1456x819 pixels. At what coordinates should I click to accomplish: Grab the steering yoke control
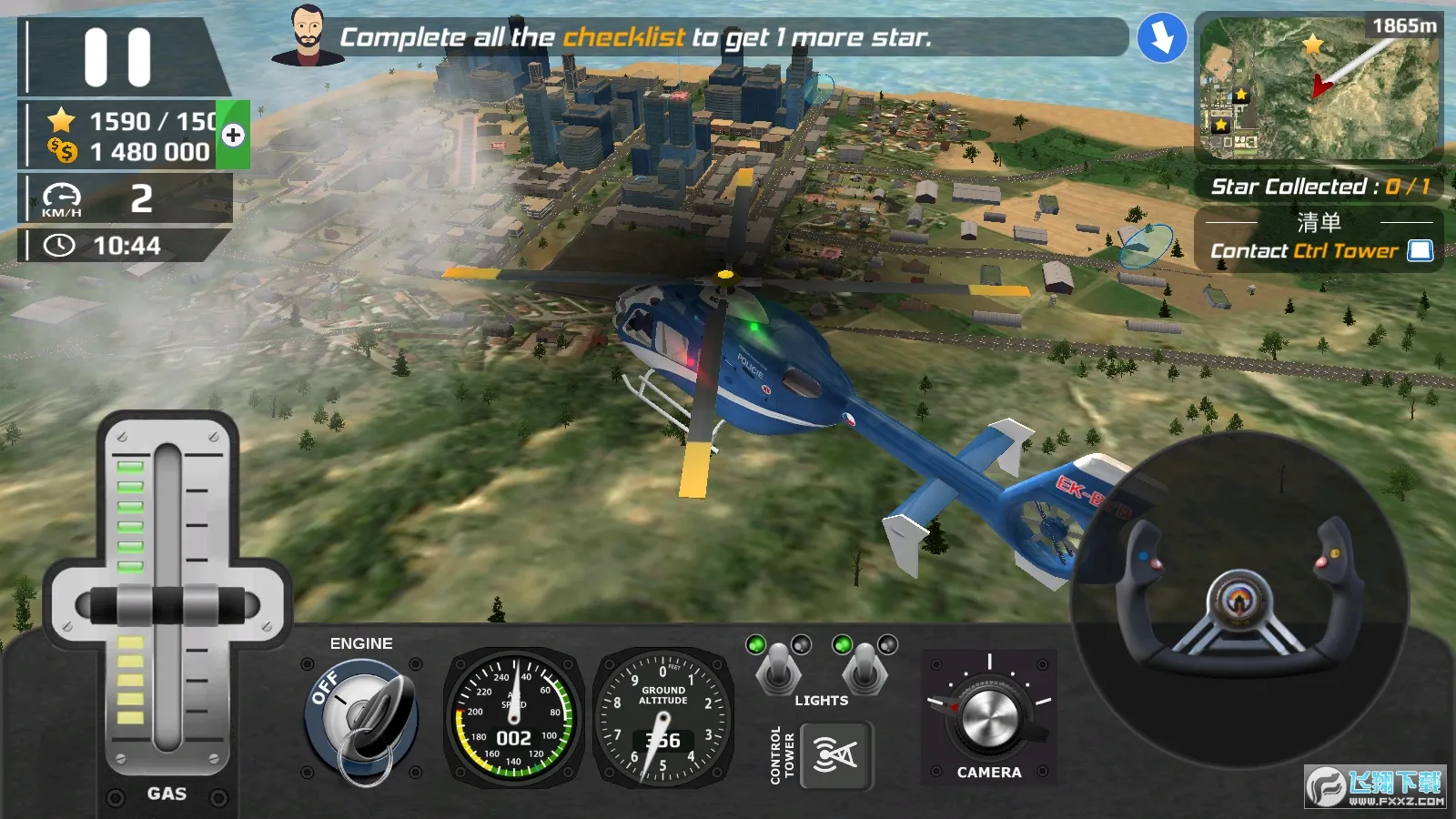[x=1239, y=602]
